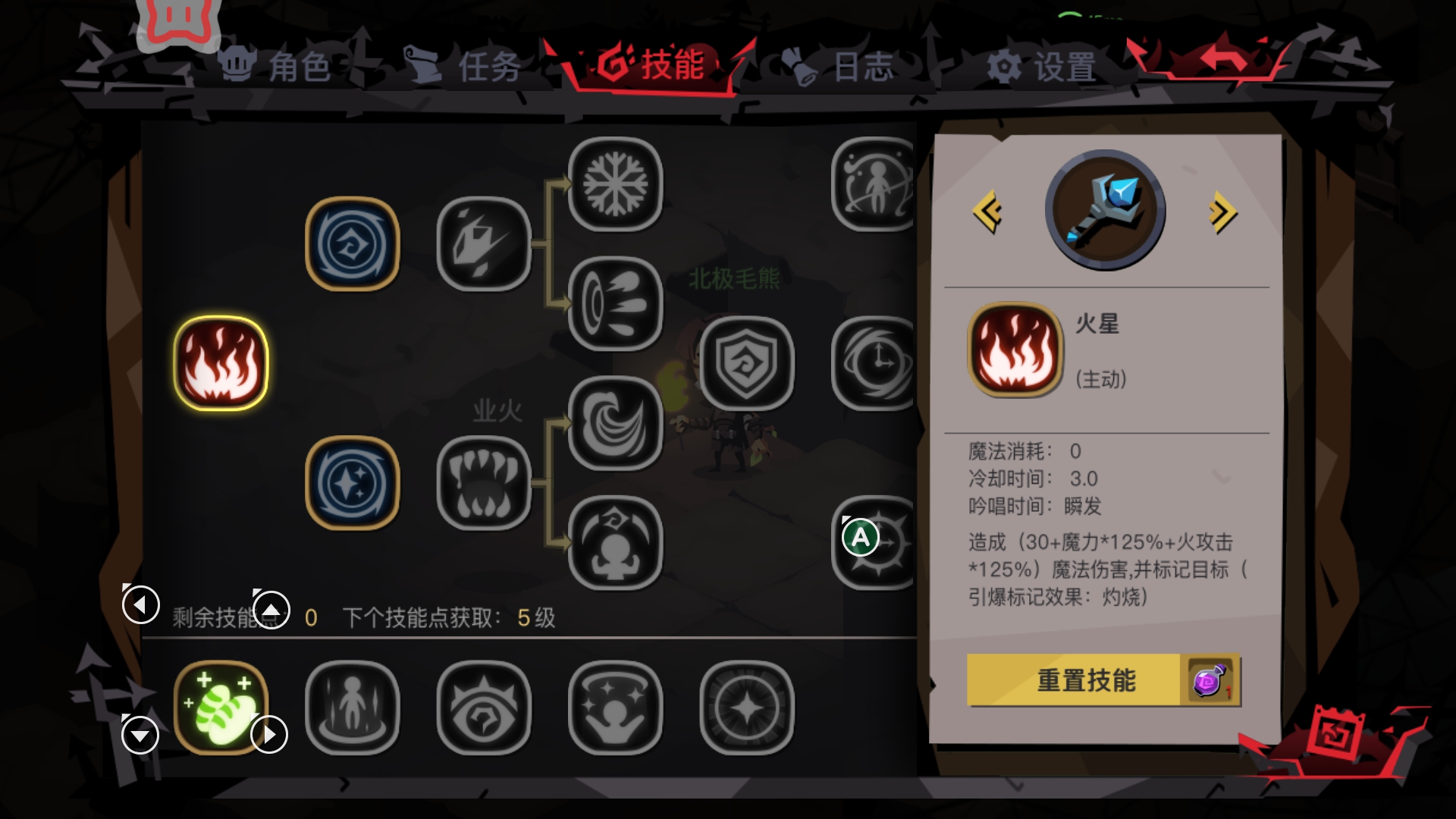Viewport: 1456px width, 819px height.
Task: Toggle the A button skill marker
Action: 861,535
